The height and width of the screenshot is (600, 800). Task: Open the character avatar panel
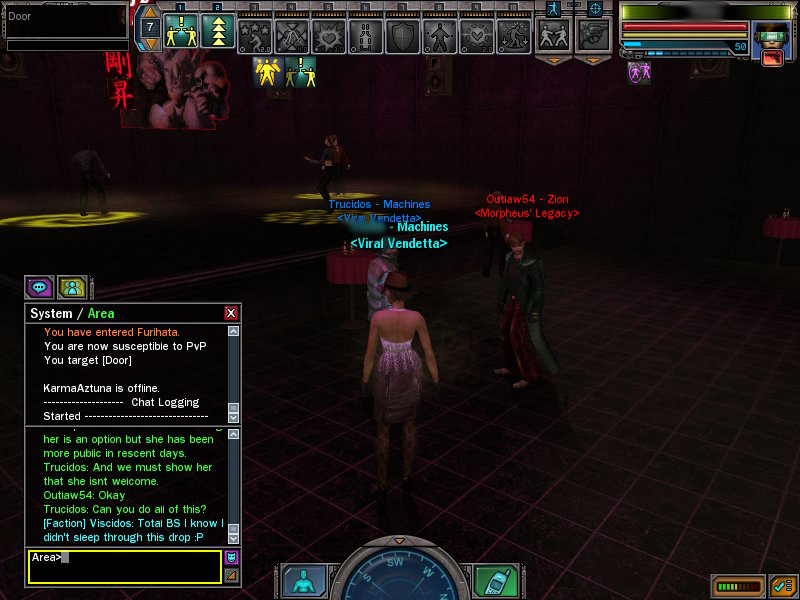coord(302,581)
